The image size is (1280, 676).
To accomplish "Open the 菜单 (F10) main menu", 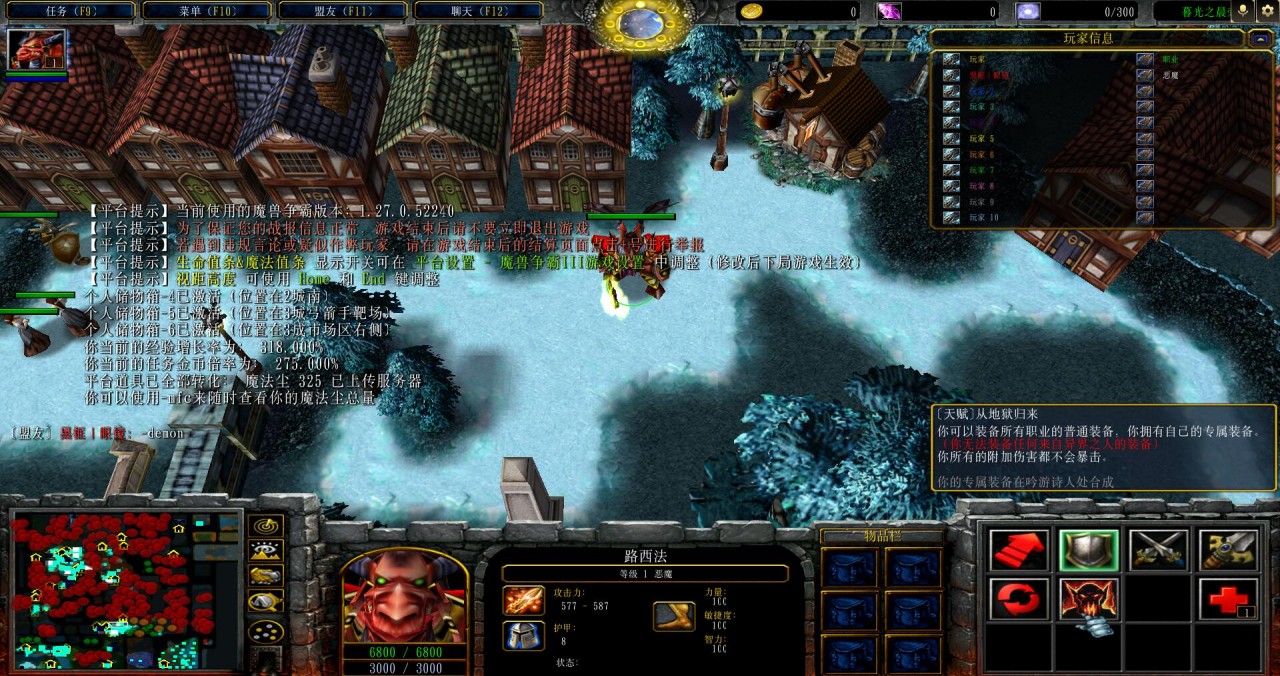I will point(206,11).
